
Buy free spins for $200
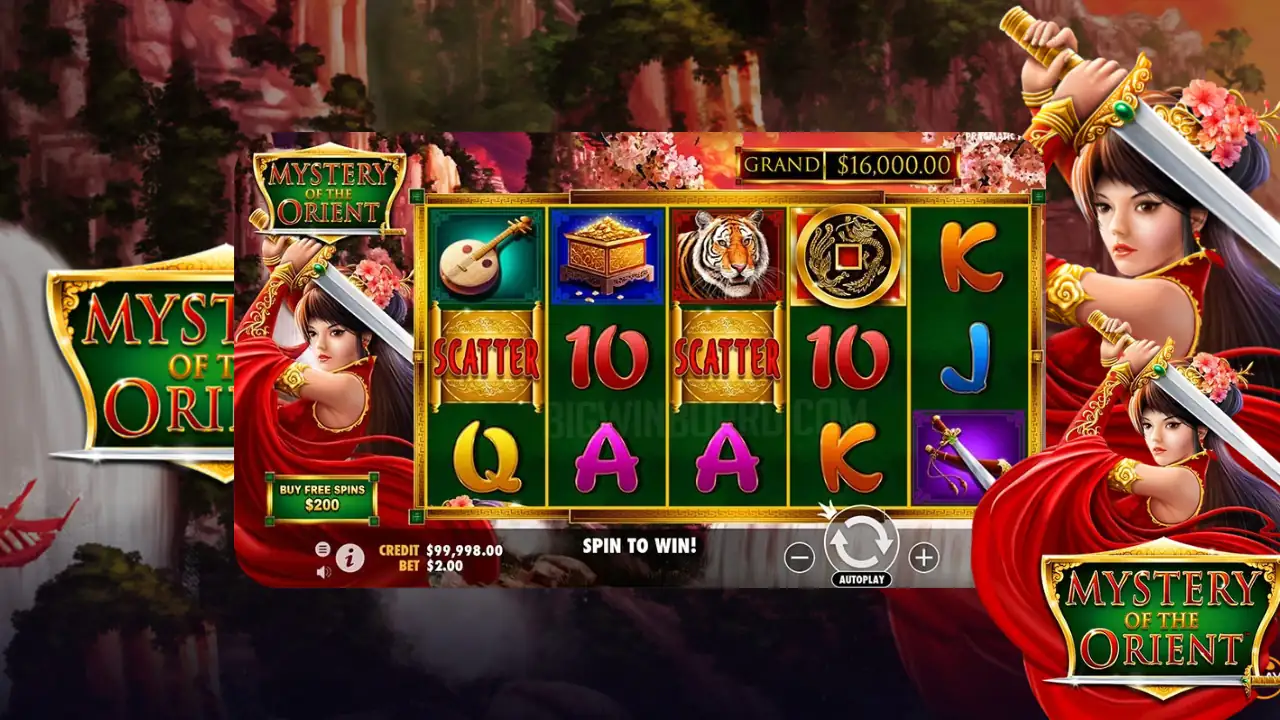322,497
